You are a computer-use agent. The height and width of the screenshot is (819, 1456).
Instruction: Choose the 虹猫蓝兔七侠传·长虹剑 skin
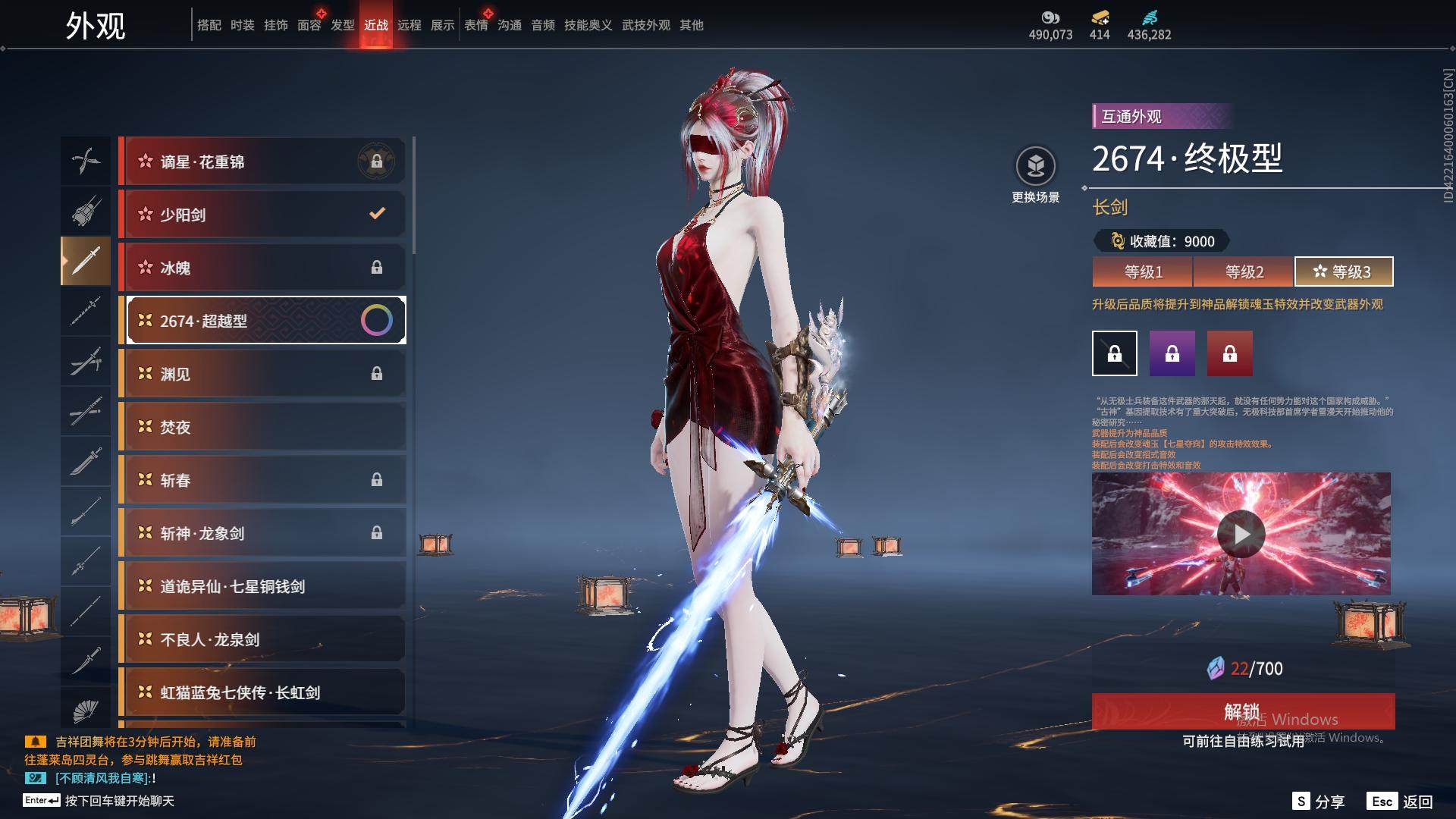click(262, 692)
